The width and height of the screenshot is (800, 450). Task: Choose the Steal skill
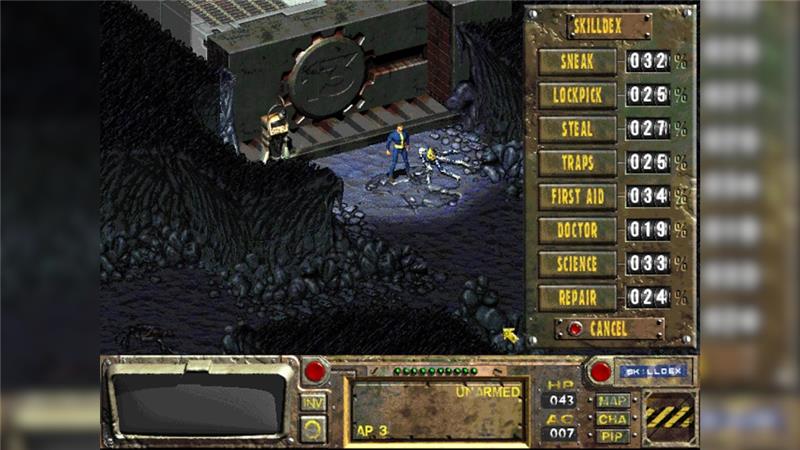pos(578,129)
